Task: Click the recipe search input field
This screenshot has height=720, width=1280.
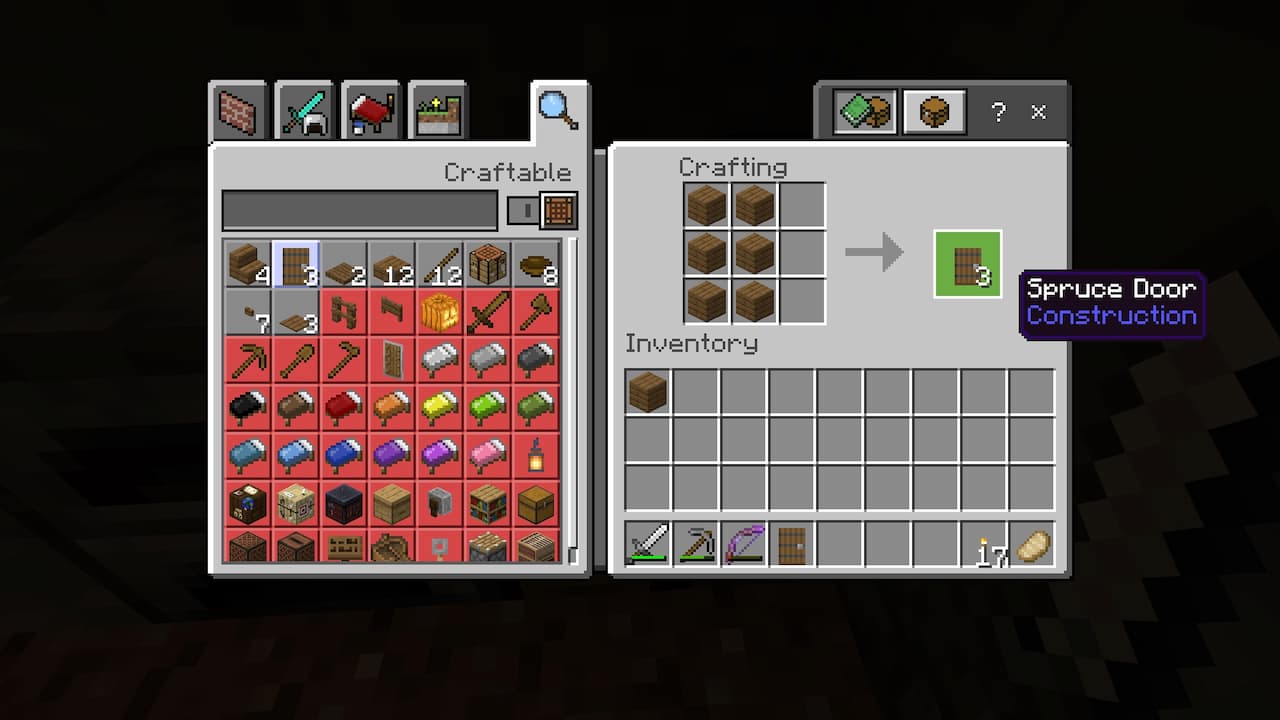Action: [x=360, y=211]
